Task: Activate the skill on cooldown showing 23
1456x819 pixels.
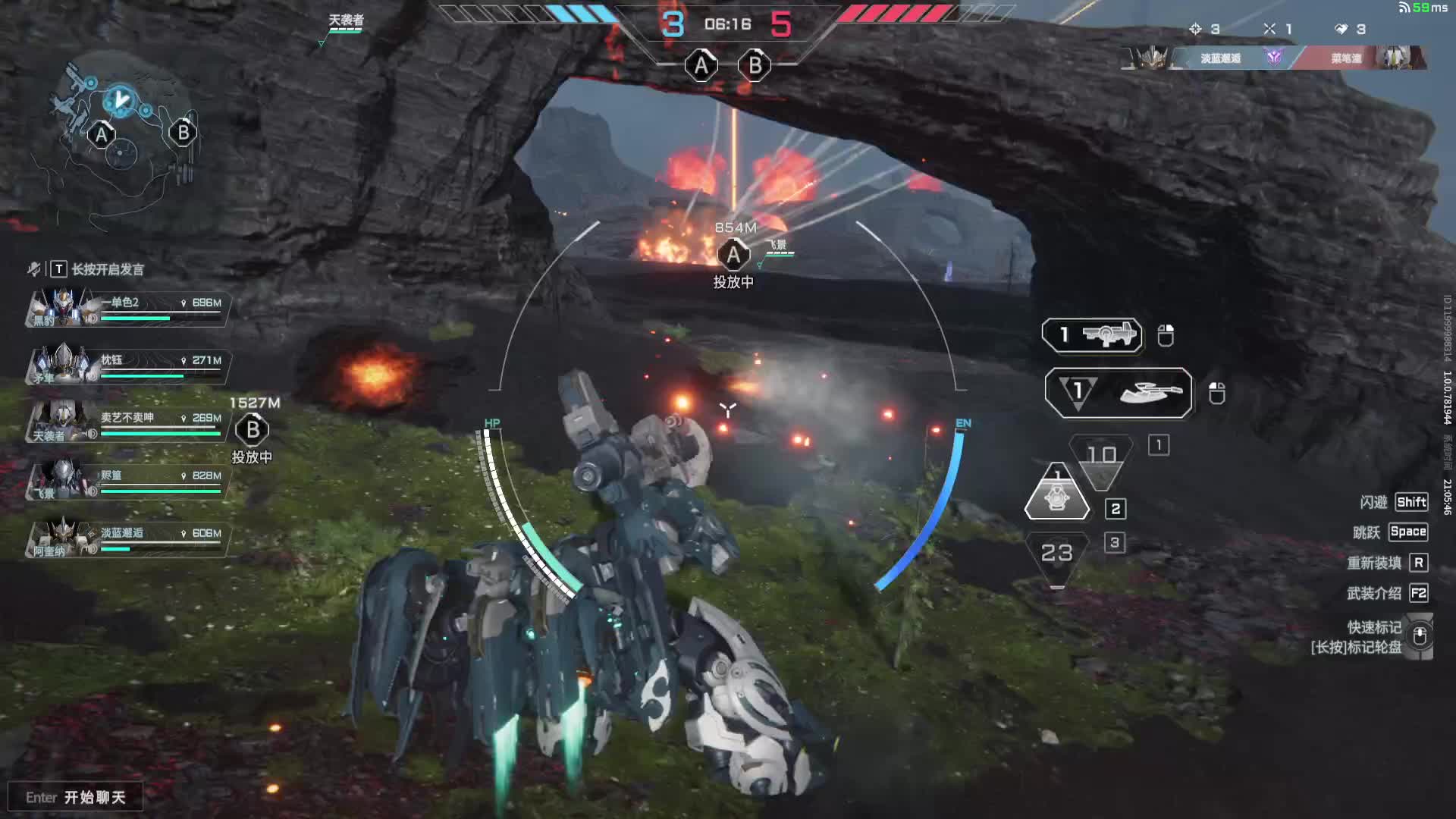Action: [x=1056, y=556]
